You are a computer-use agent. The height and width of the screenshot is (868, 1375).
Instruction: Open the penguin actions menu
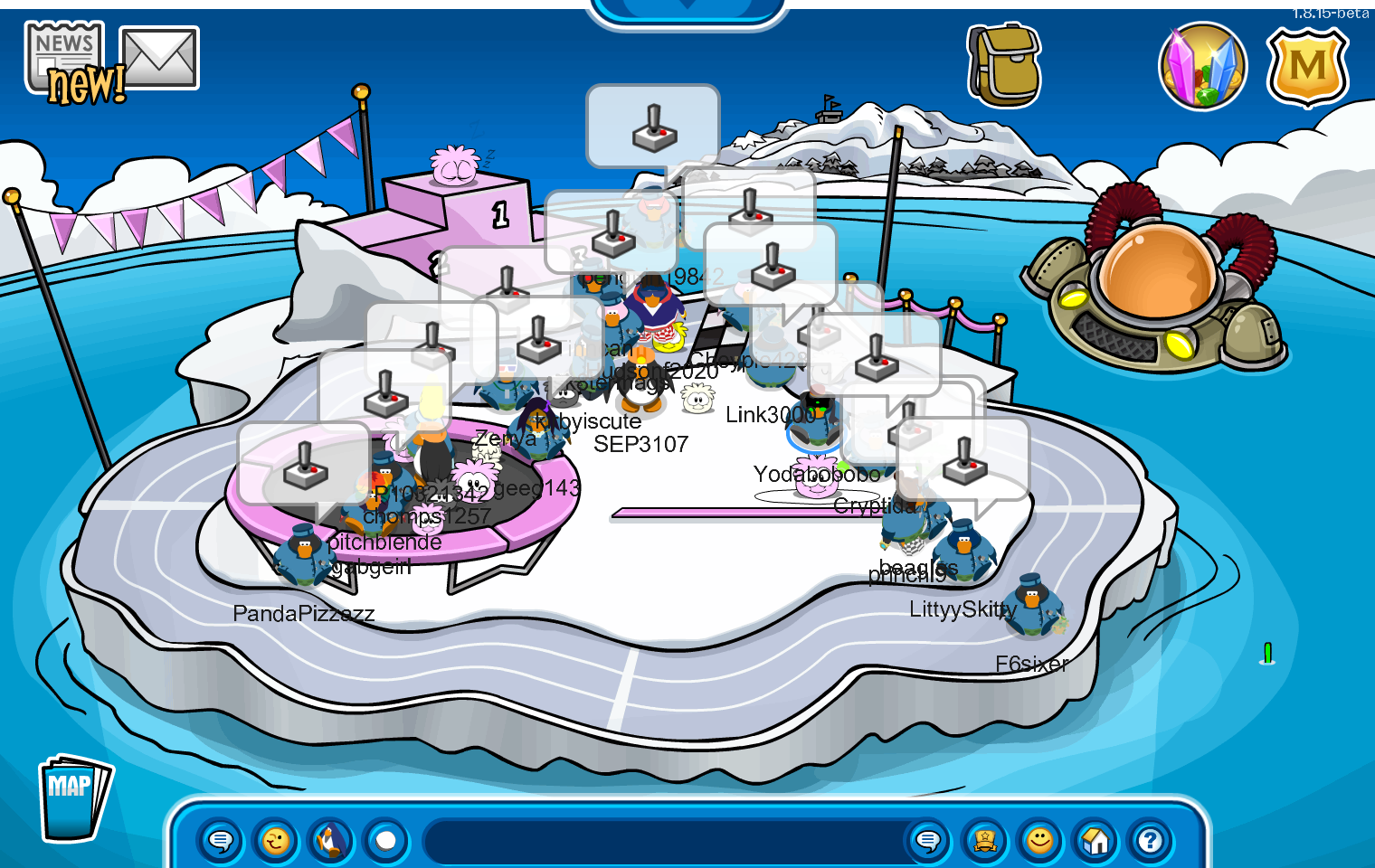click(x=331, y=841)
